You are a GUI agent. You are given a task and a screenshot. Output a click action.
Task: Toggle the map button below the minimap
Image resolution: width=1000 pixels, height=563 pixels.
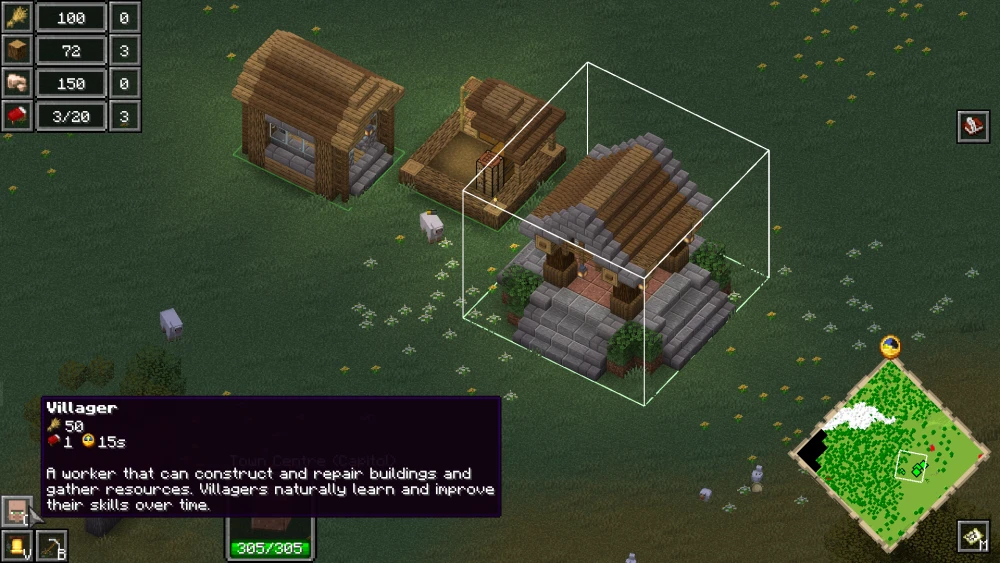pos(973,537)
